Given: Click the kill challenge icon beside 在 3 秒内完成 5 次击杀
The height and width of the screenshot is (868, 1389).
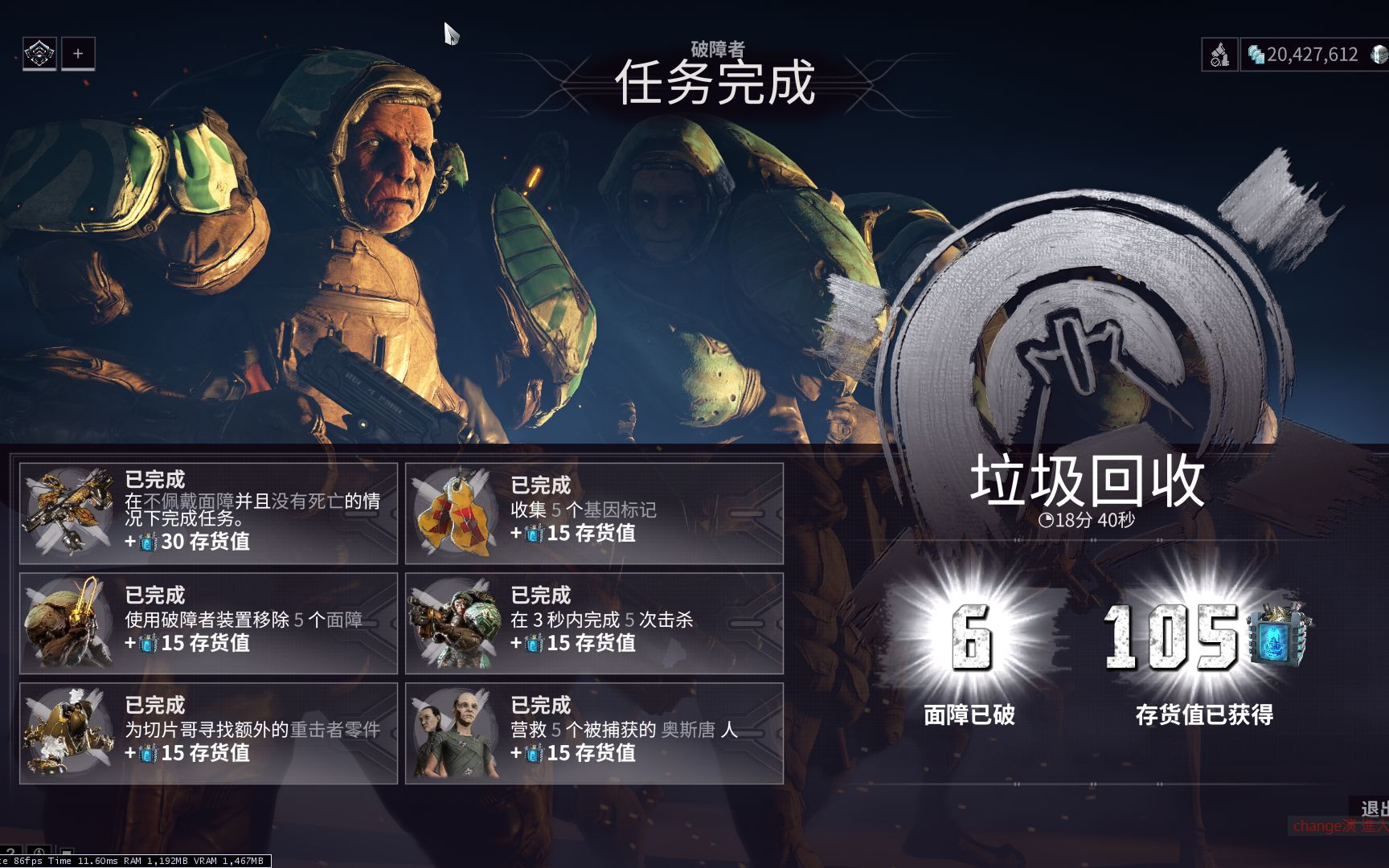Looking at the screenshot, I should point(457,623).
